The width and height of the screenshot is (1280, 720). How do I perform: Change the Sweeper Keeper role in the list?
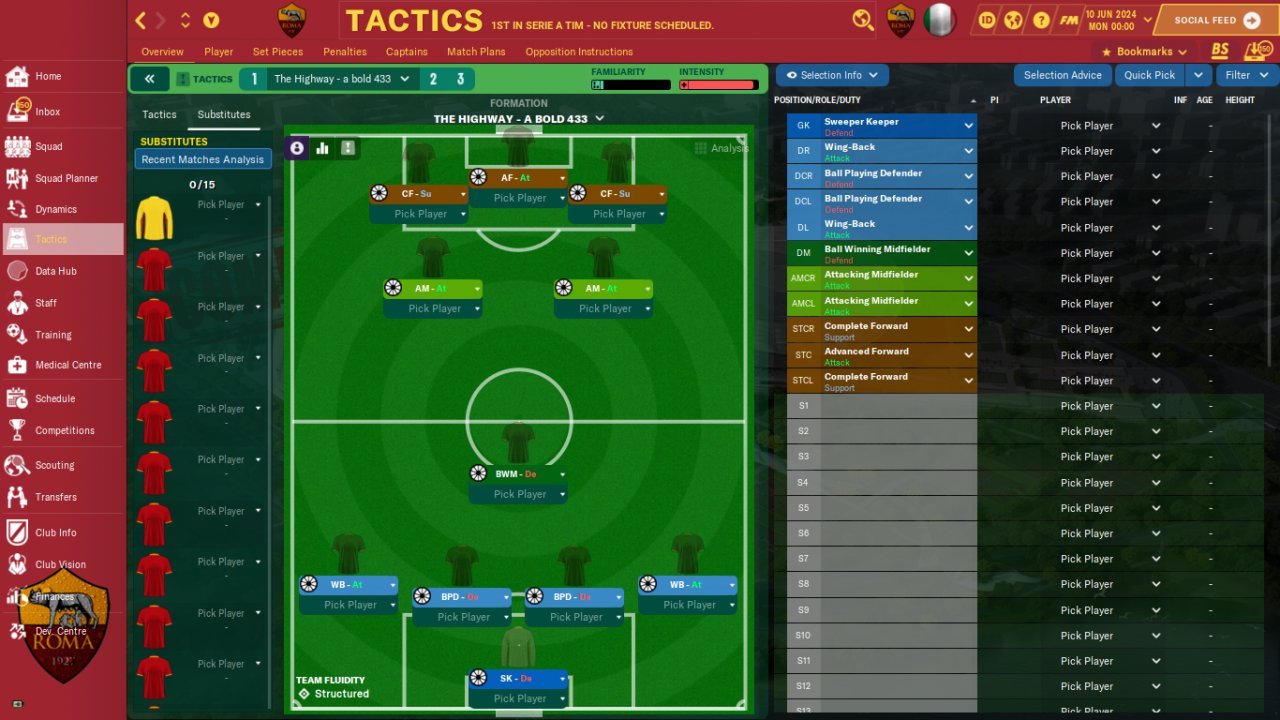tap(967, 126)
